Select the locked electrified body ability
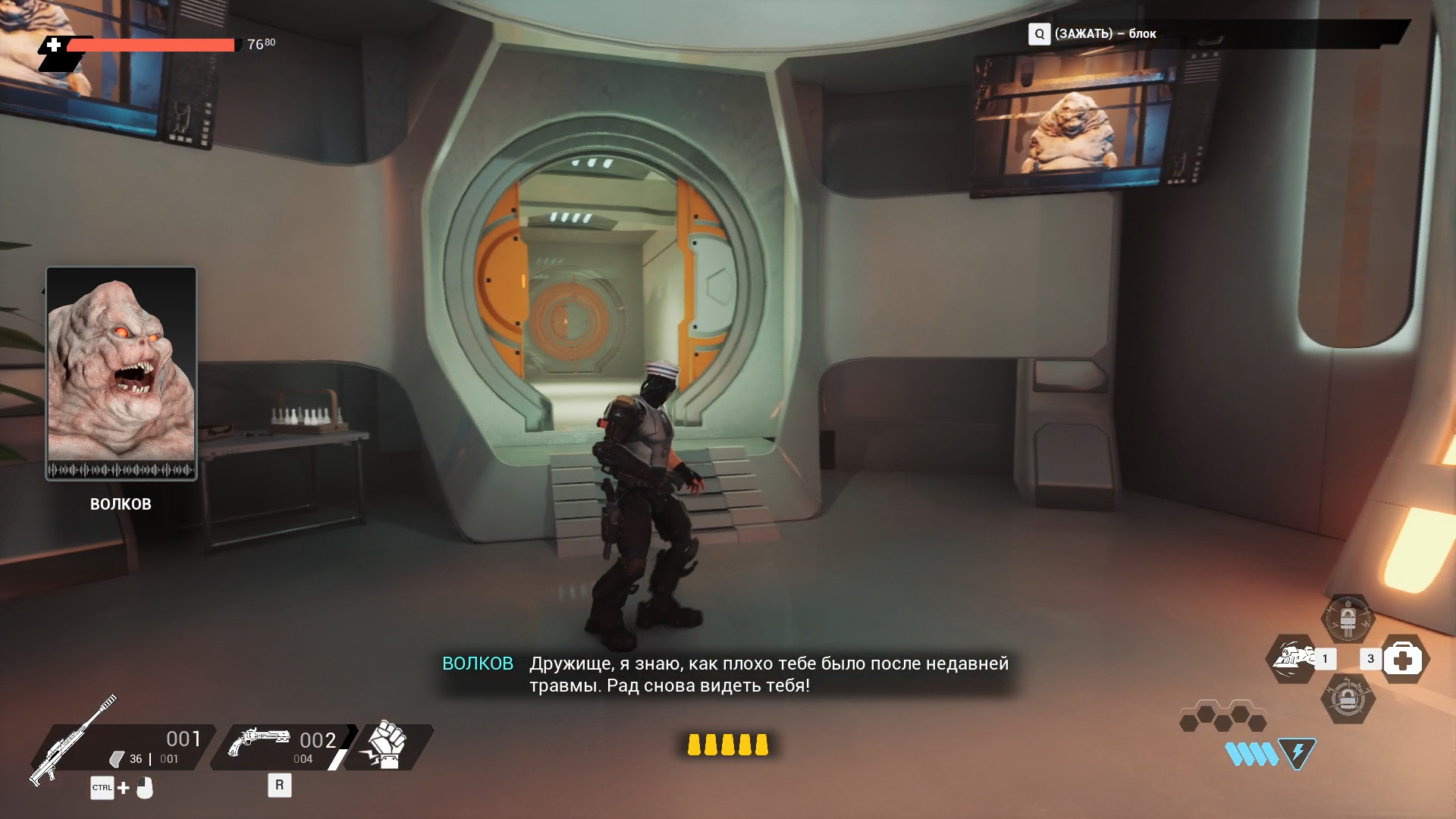The image size is (1456, 819). pos(1348,620)
